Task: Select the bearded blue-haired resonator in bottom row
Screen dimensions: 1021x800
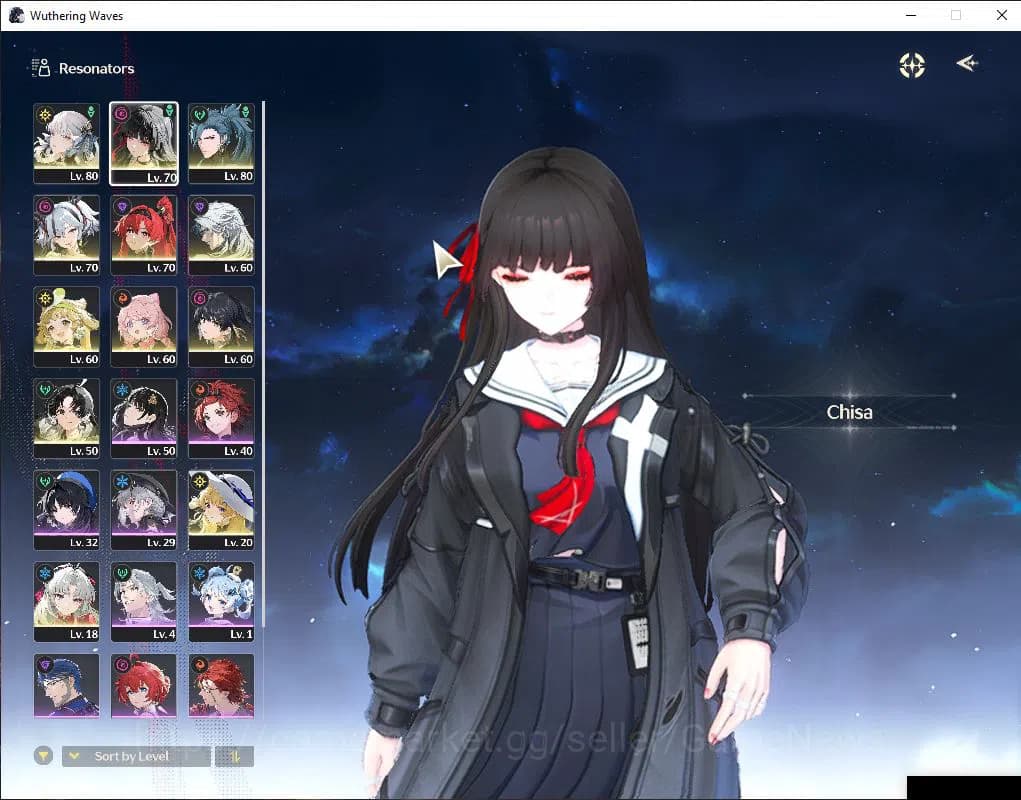Action: click(66, 684)
